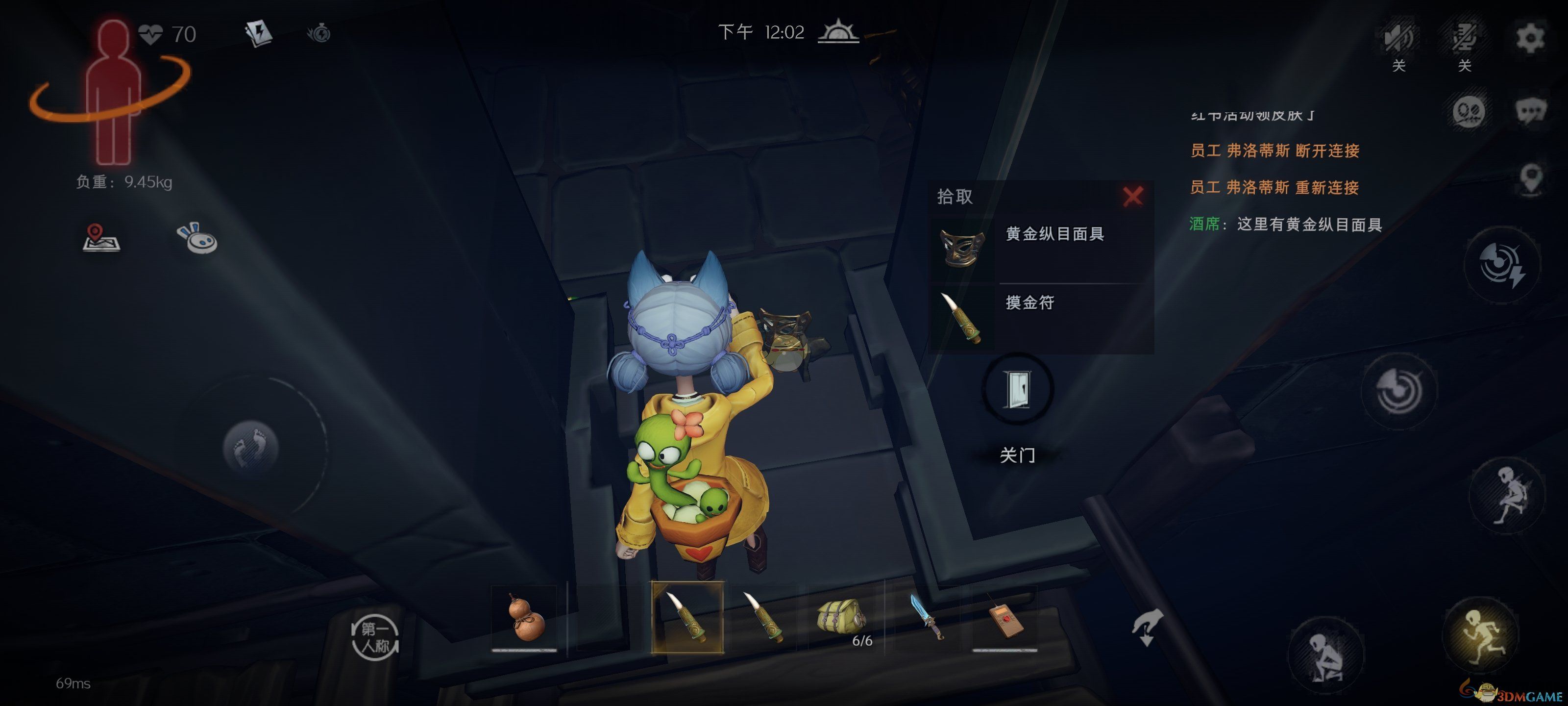Close the 拾取 pickup panel with red X
This screenshot has width=1568, height=706.
pyautogui.click(x=1131, y=196)
